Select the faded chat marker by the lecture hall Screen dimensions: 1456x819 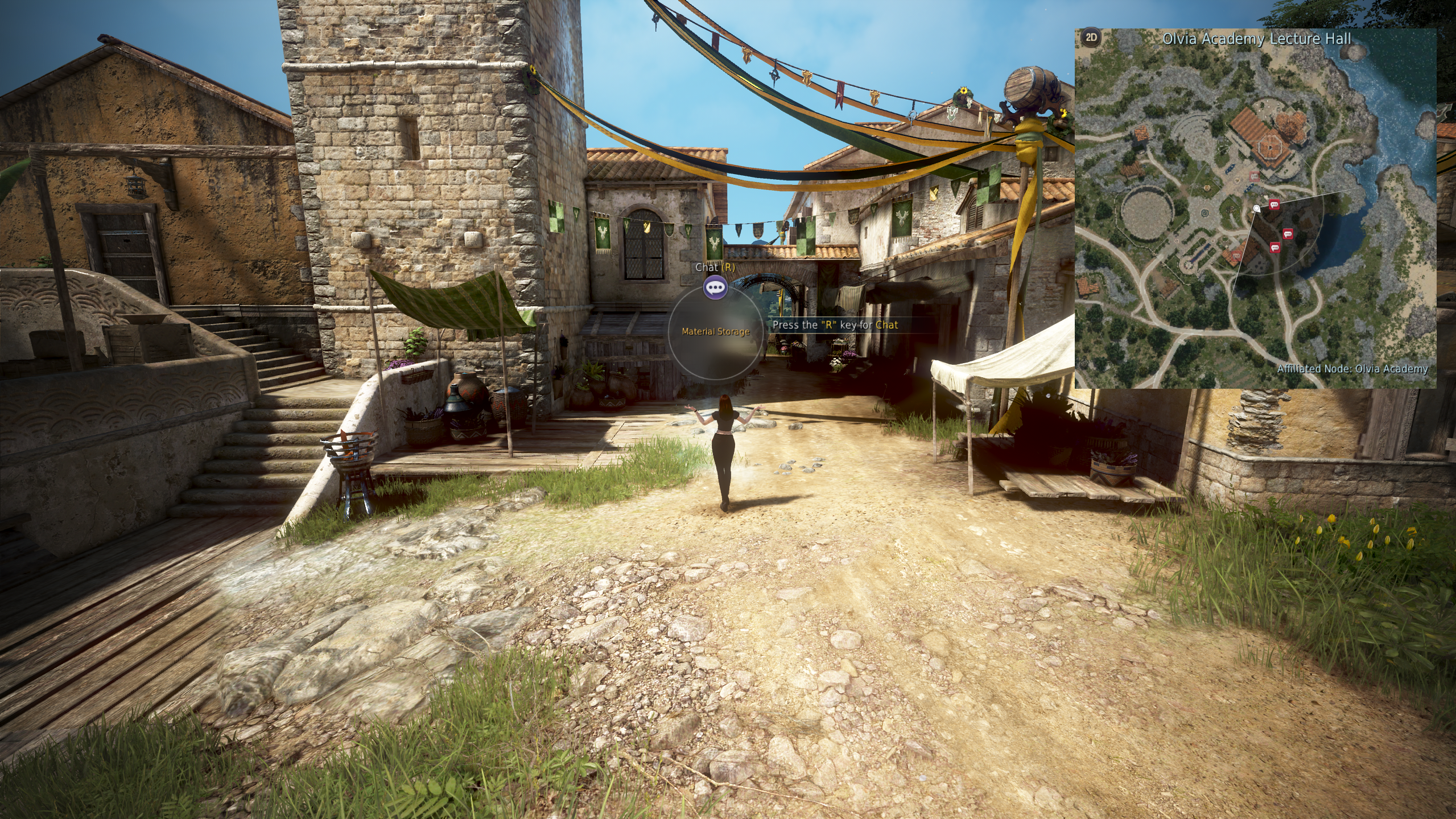point(1254,176)
